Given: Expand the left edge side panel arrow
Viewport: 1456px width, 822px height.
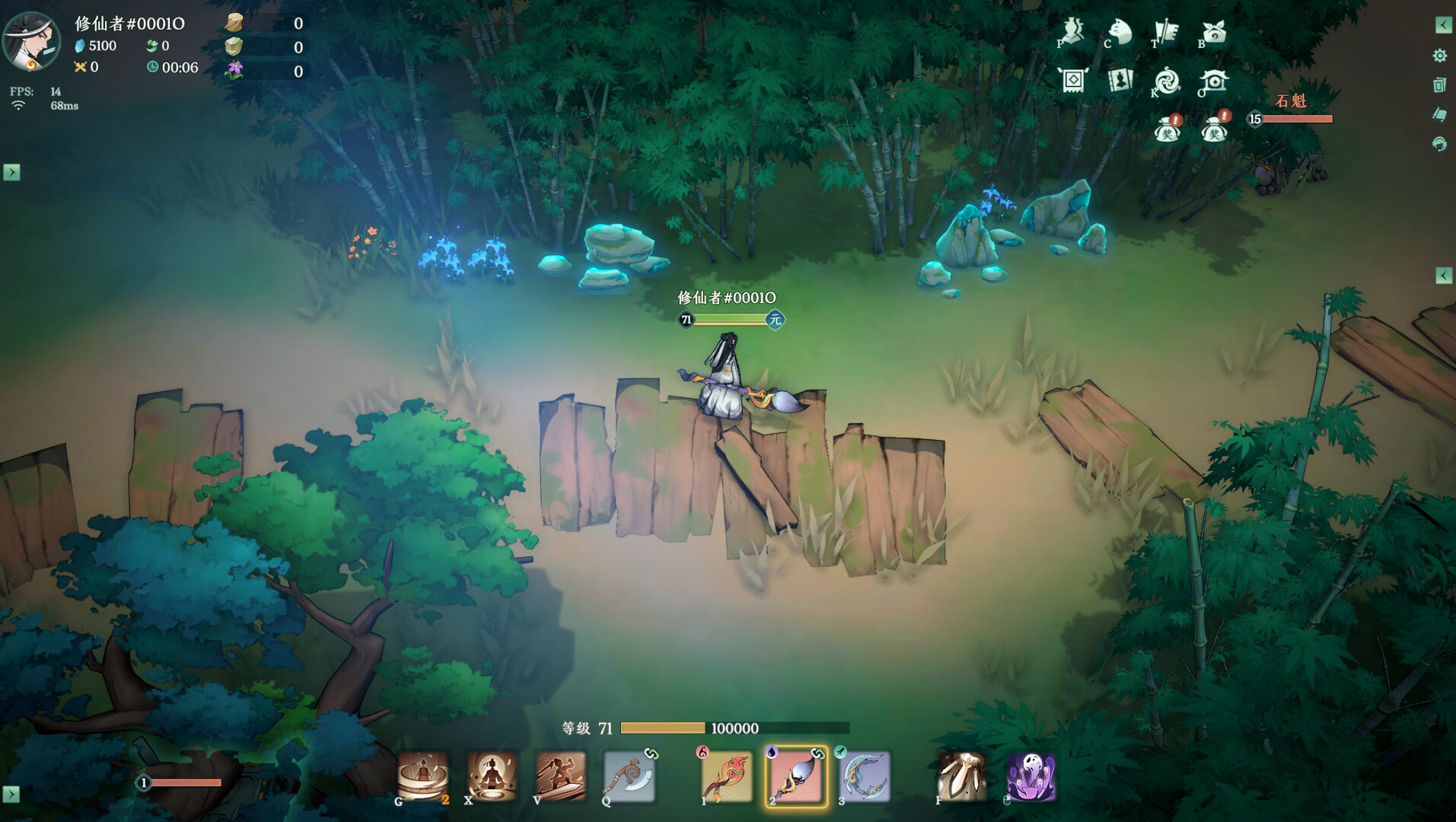Looking at the screenshot, I should [x=11, y=173].
